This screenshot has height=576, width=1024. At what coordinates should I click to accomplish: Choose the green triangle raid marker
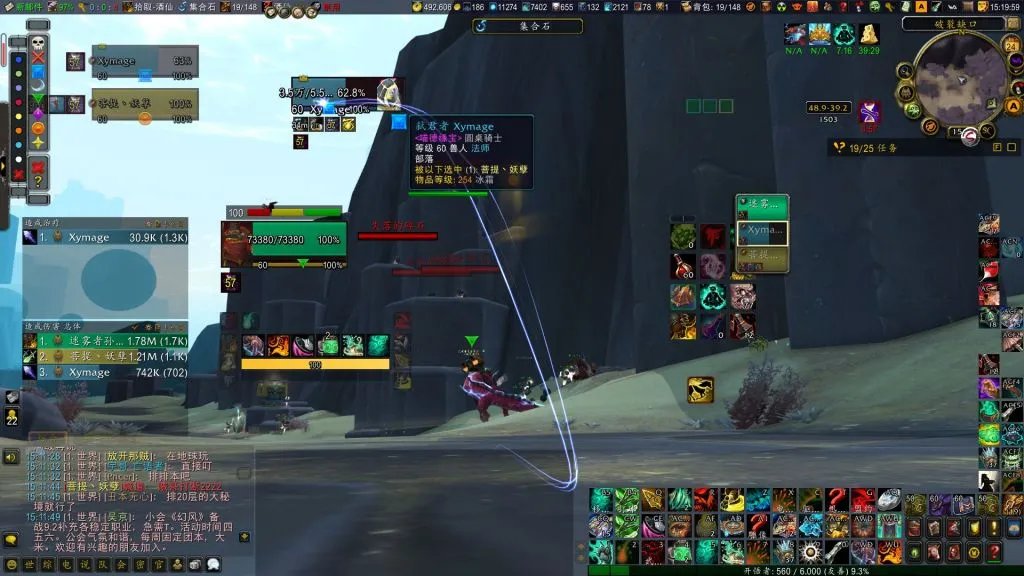(x=38, y=99)
